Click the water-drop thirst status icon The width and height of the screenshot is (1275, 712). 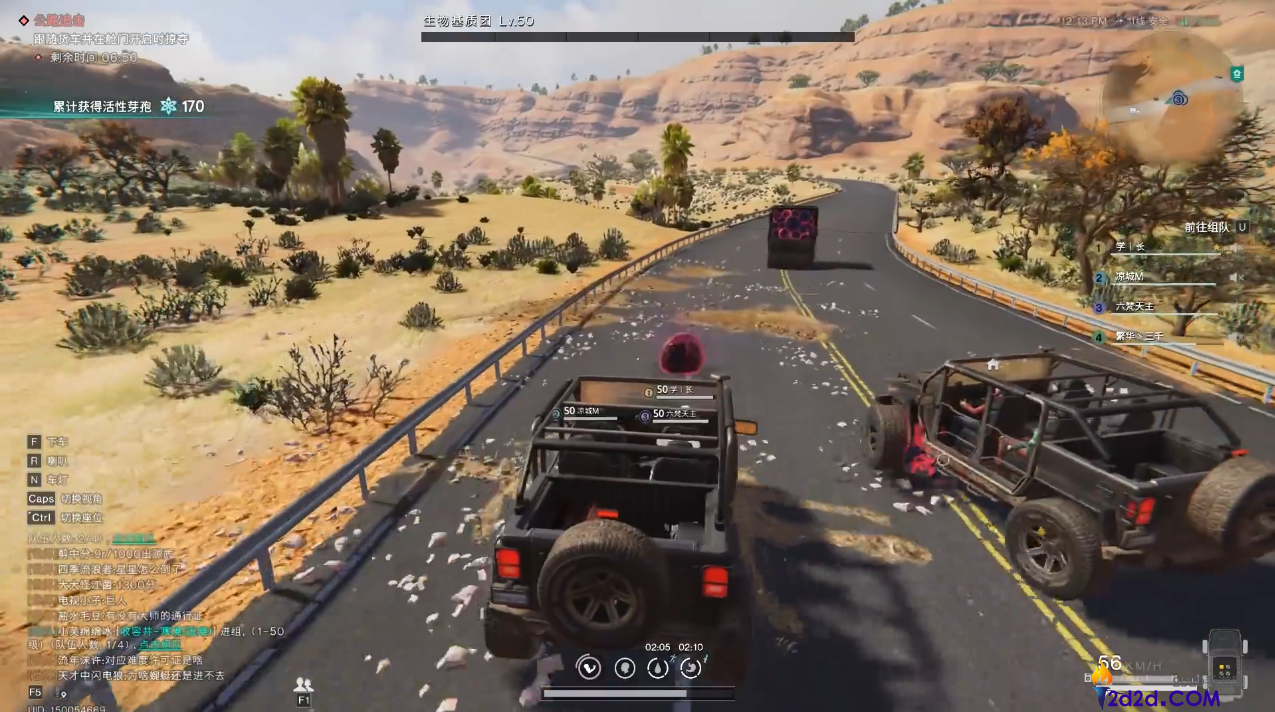tap(658, 667)
